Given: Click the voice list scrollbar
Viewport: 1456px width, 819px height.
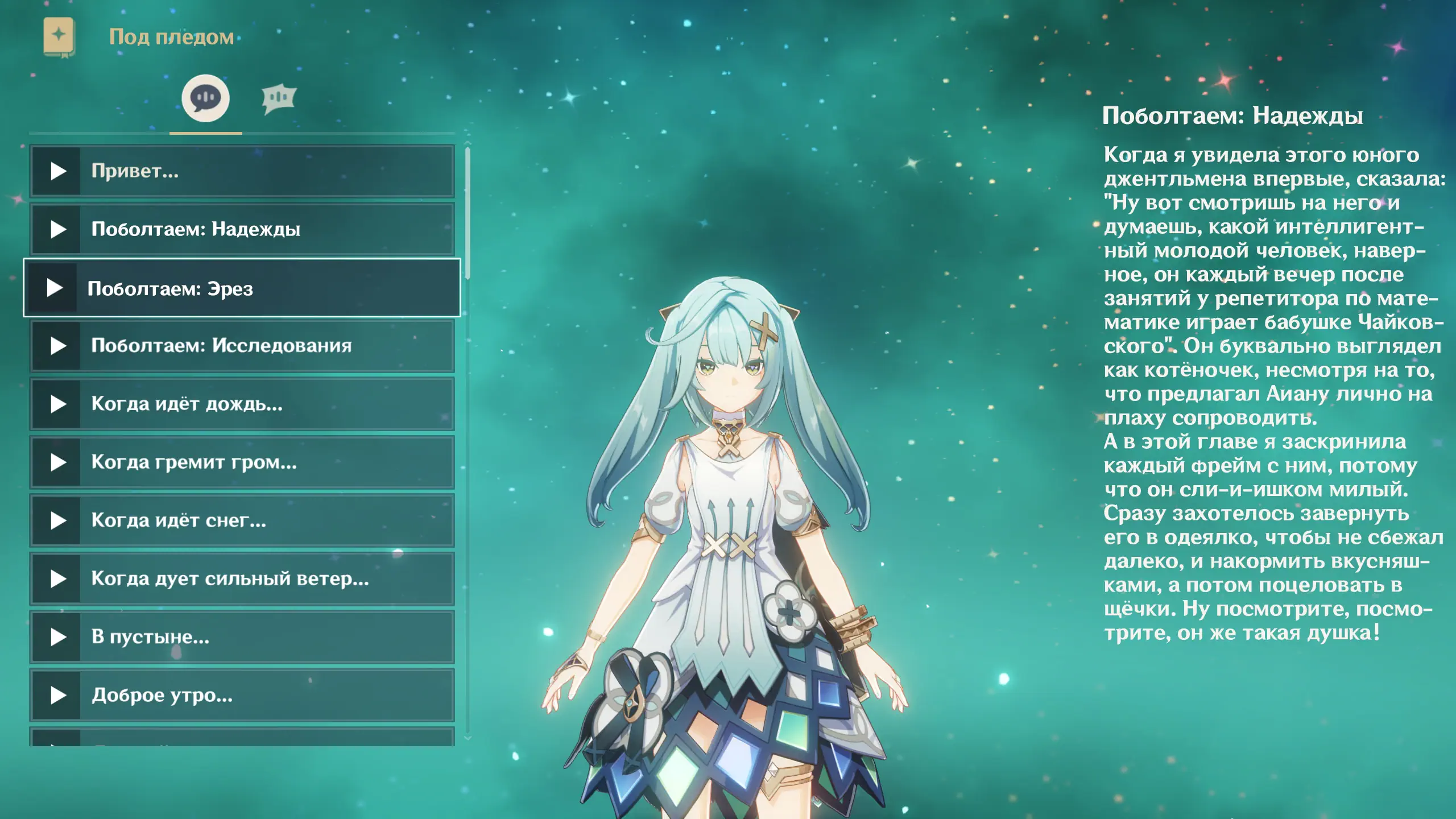Looking at the screenshot, I should click(468, 213).
